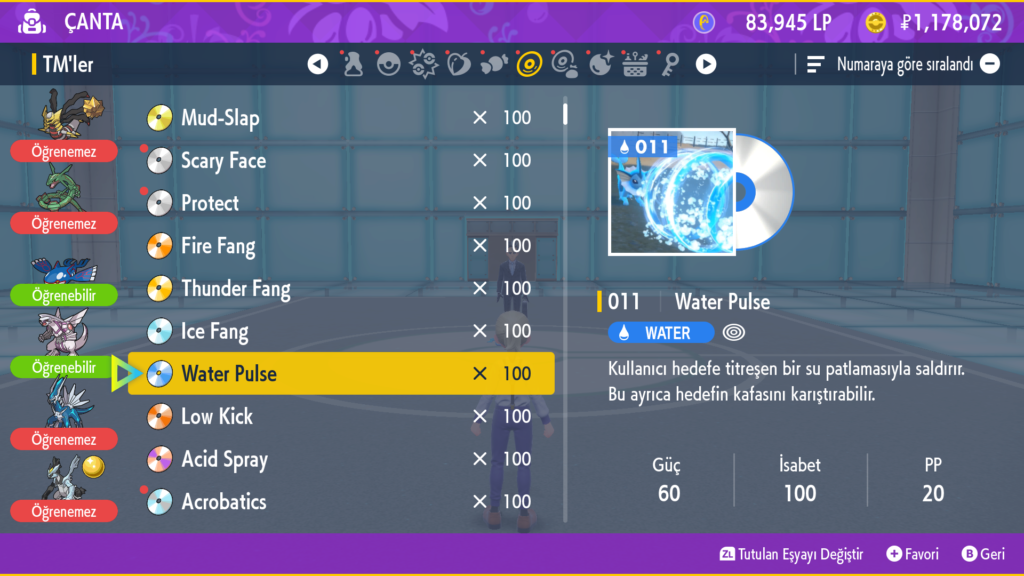1024x576 pixels.
Task: Click the highlighted Water Pulse TM
Action: pyautogui.click(x=340, y=374)
